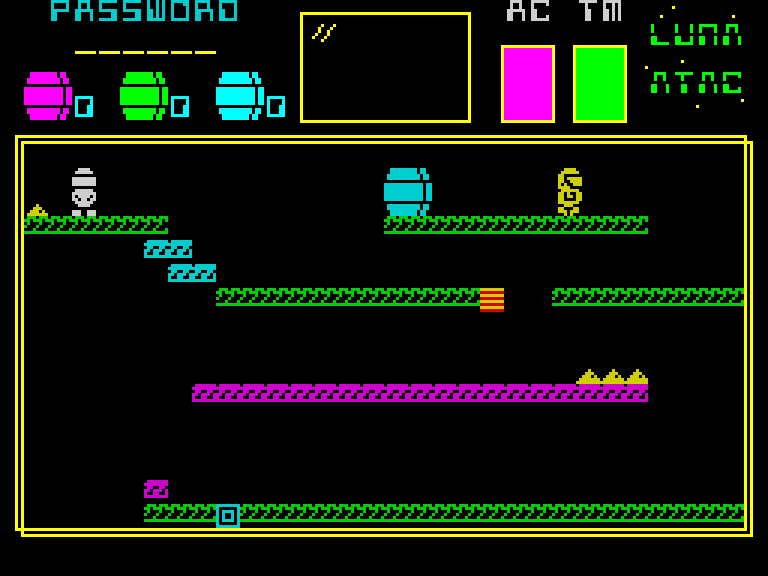Select the magenta barrel icon

[x=47, y=96]
